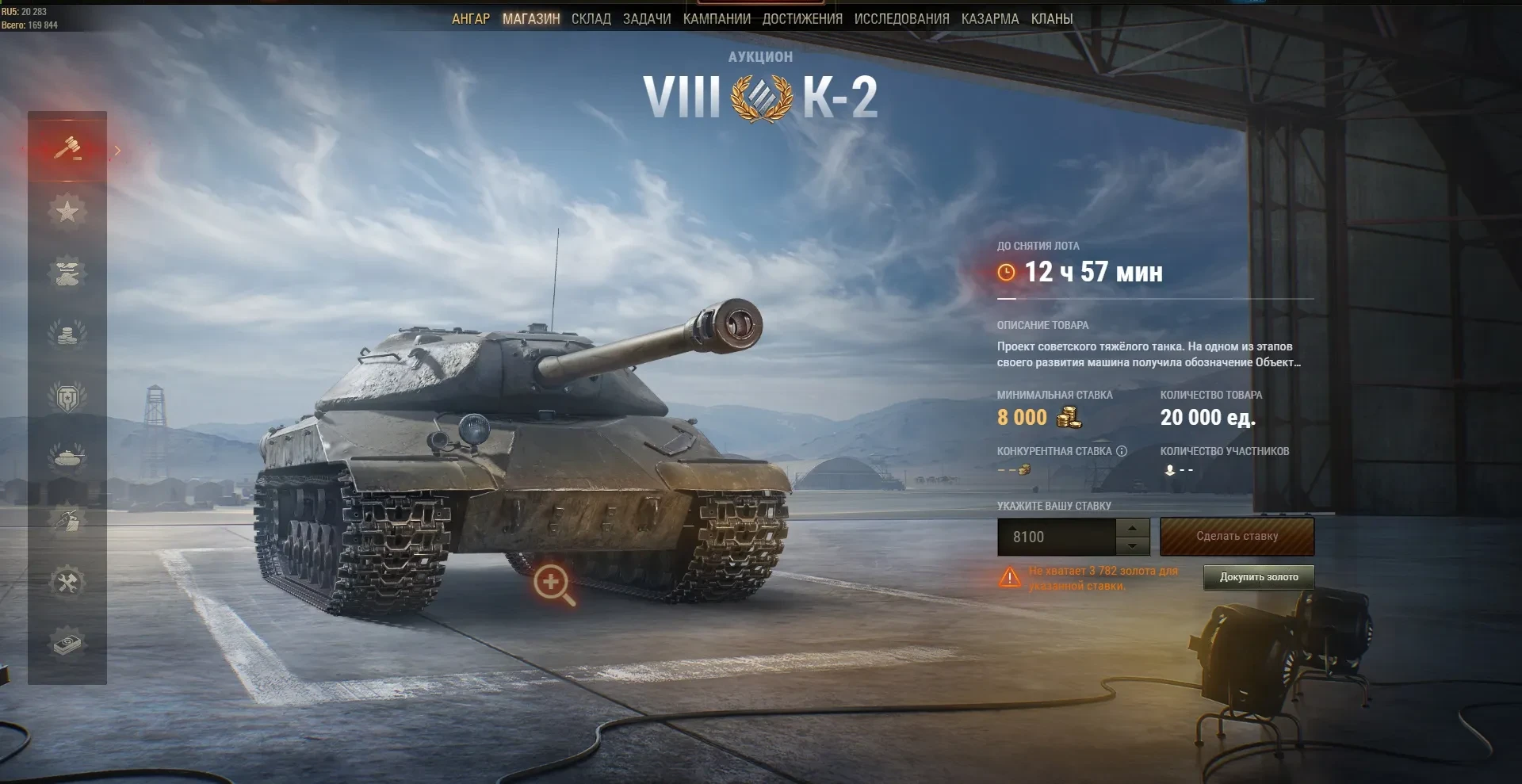Open the Достижения tab
1522x784 pixels.
(802, 19)
